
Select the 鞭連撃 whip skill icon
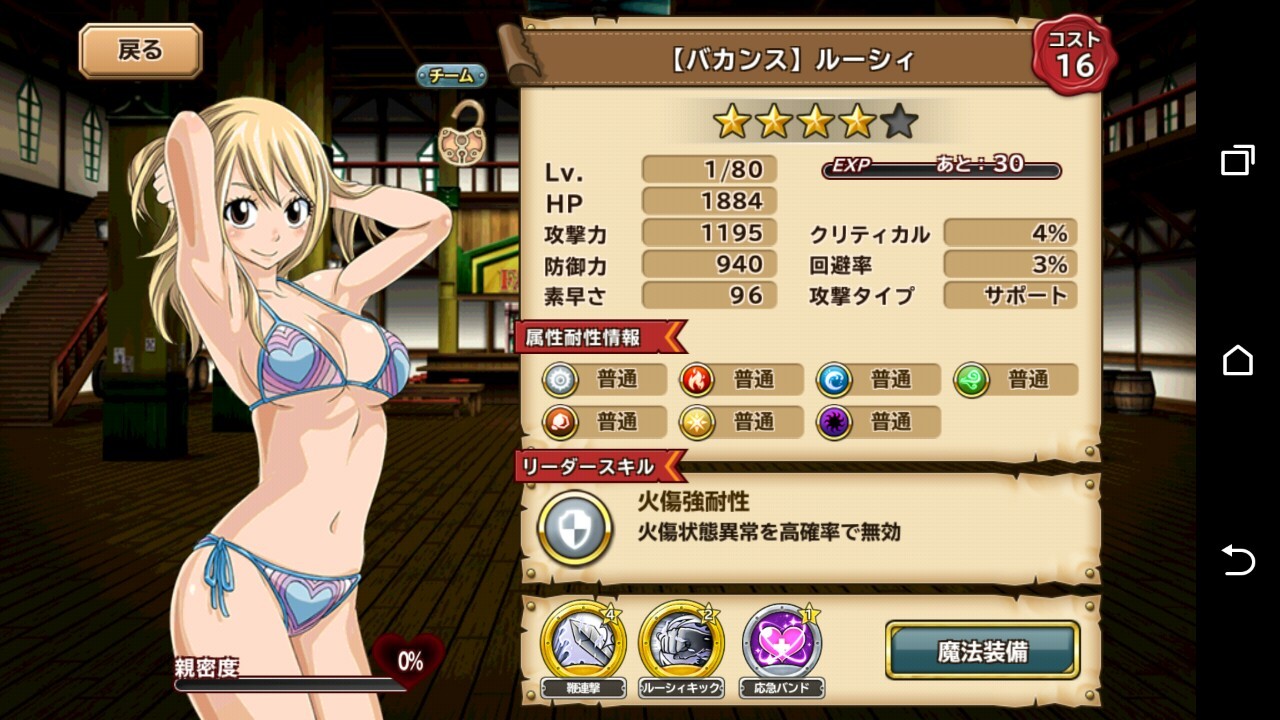click(583, 641)
